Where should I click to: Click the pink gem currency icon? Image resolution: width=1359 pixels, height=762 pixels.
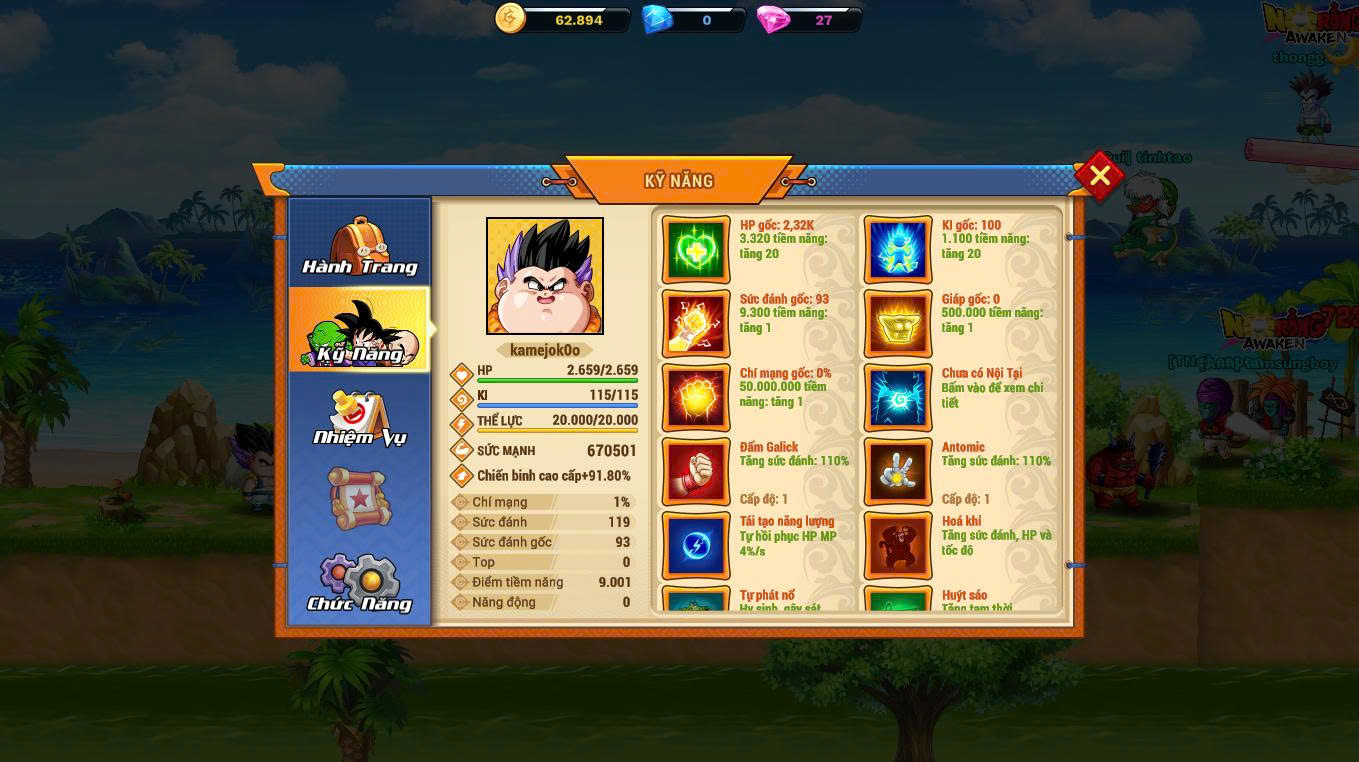pyautogui.click(x=773, y=19)
